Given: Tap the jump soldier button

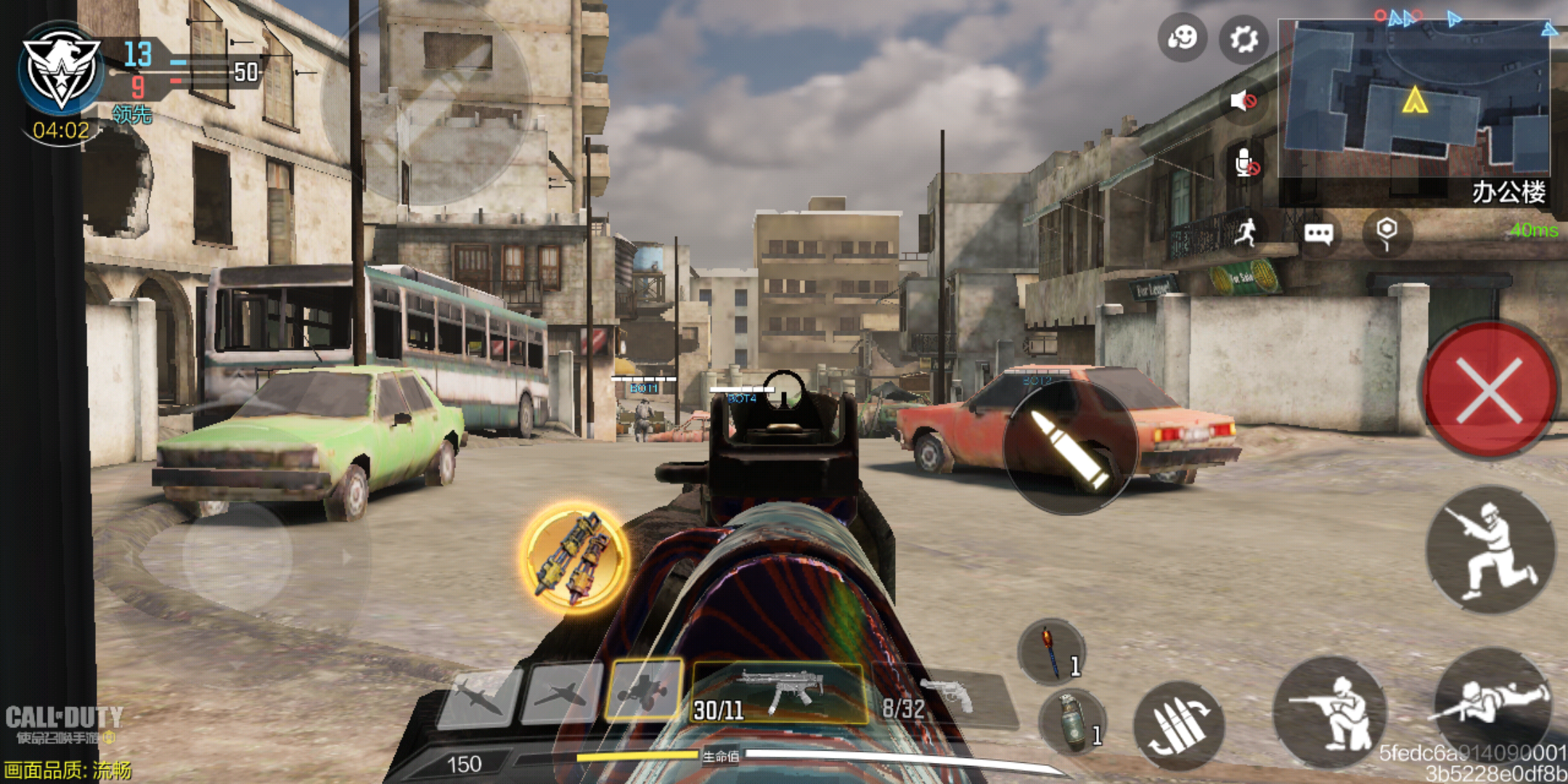Looking at the screenshot, I should coord(1490,550).
